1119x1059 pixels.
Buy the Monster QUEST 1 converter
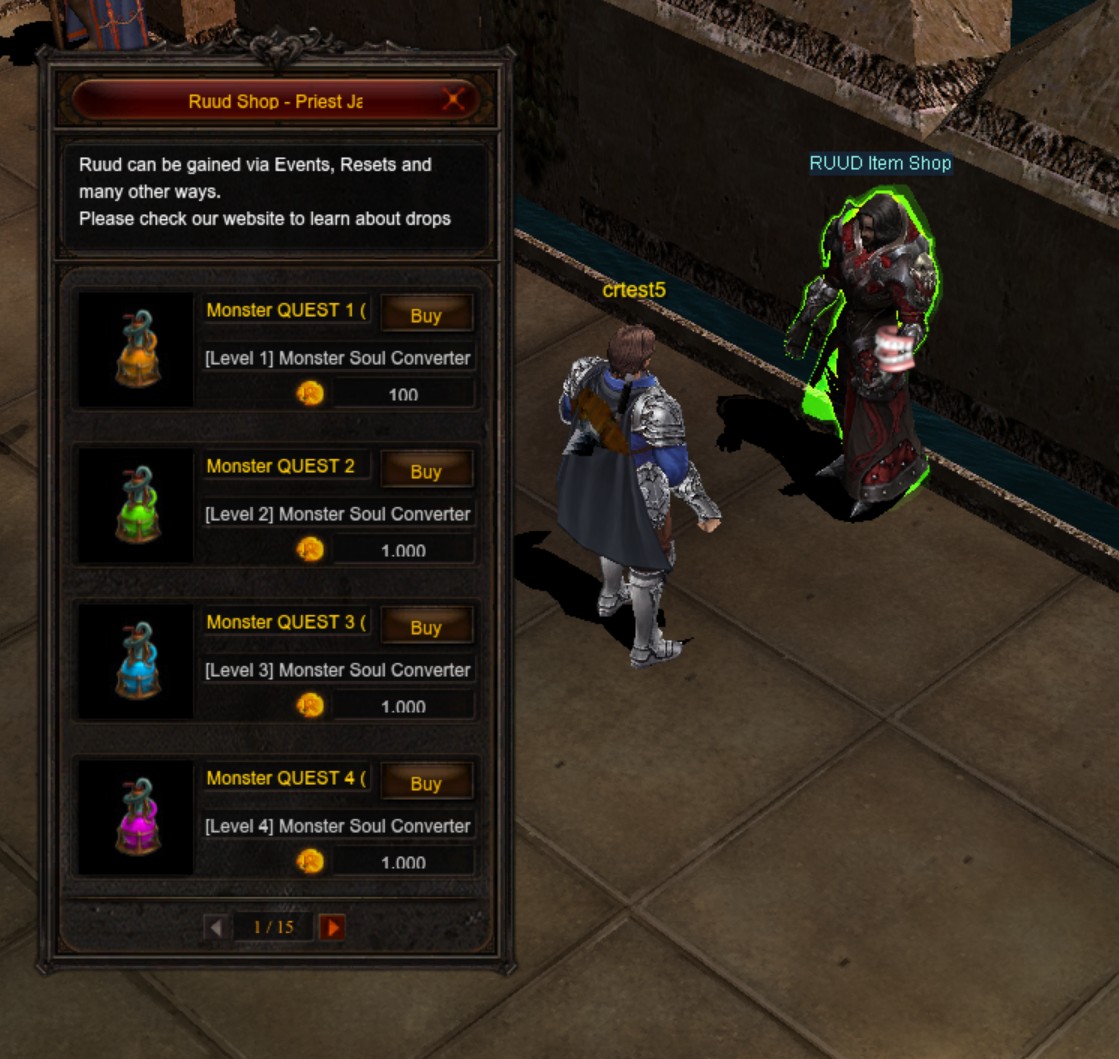click(x=426, y=315)
